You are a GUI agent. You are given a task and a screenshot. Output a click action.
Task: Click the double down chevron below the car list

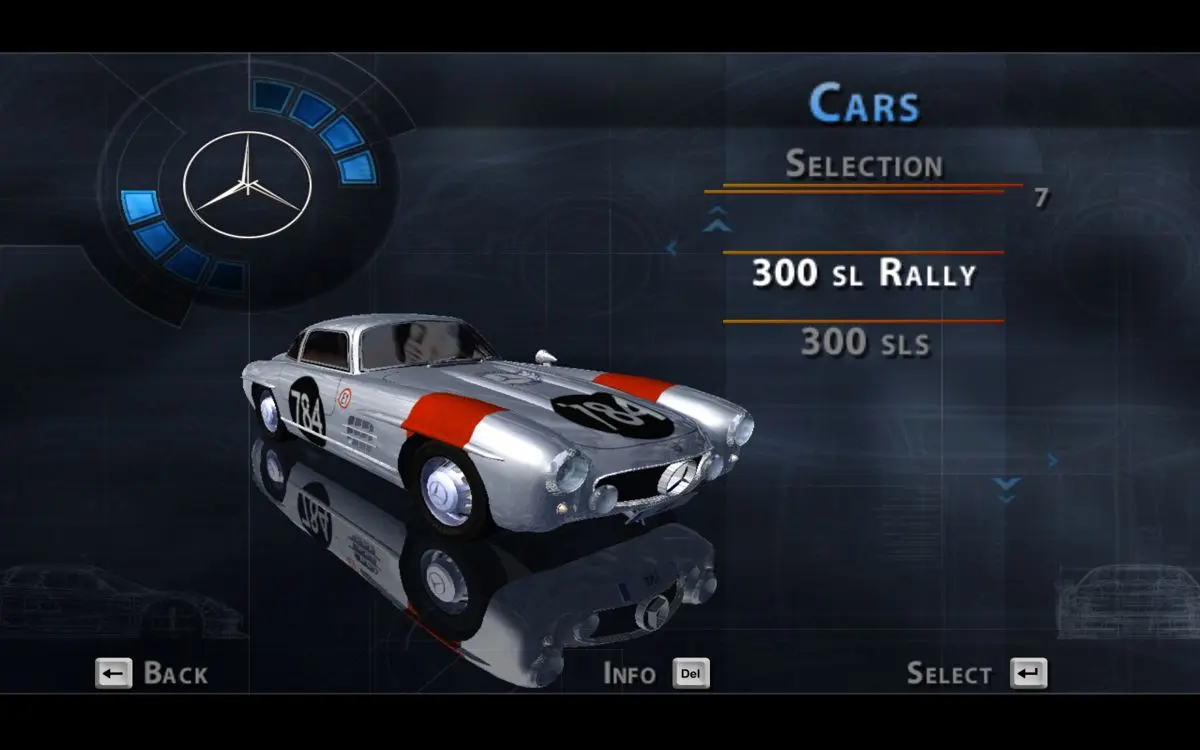tap(1006, 489)
